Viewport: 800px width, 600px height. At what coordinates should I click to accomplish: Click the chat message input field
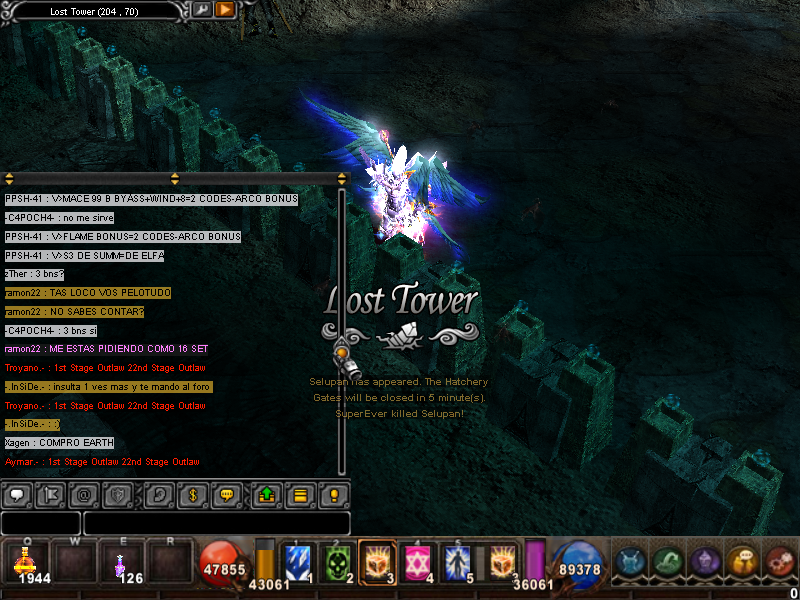(216, 523)
